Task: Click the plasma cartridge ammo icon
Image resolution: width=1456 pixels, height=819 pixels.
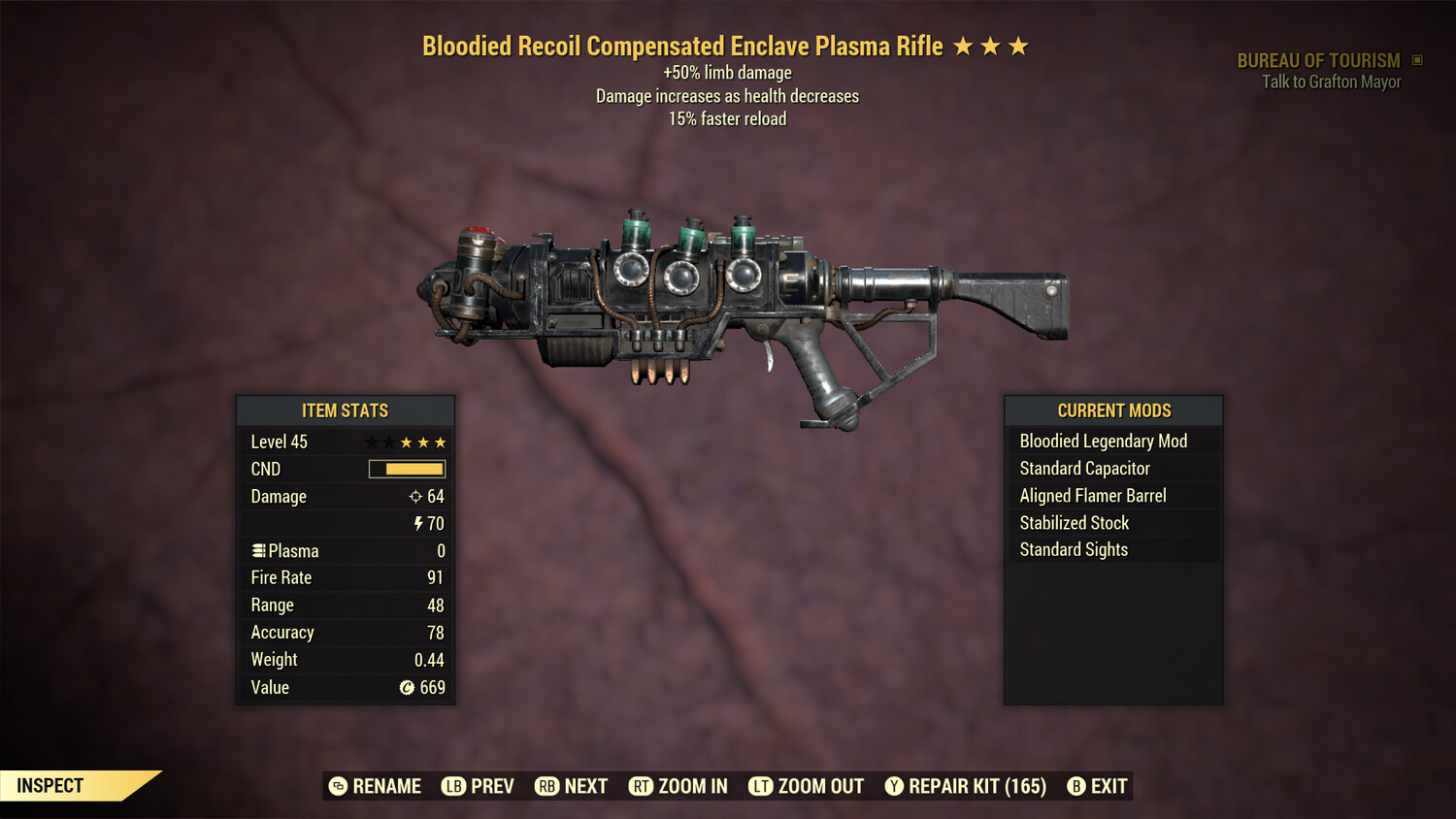Action: tap(257, 550)
